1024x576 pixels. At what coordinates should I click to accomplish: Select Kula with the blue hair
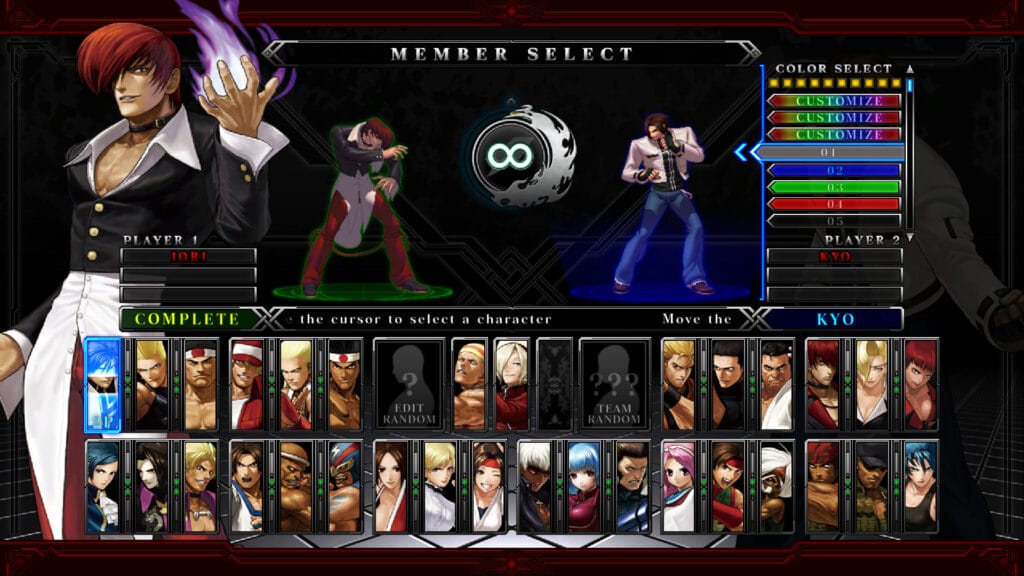click(x=583, y=486)
